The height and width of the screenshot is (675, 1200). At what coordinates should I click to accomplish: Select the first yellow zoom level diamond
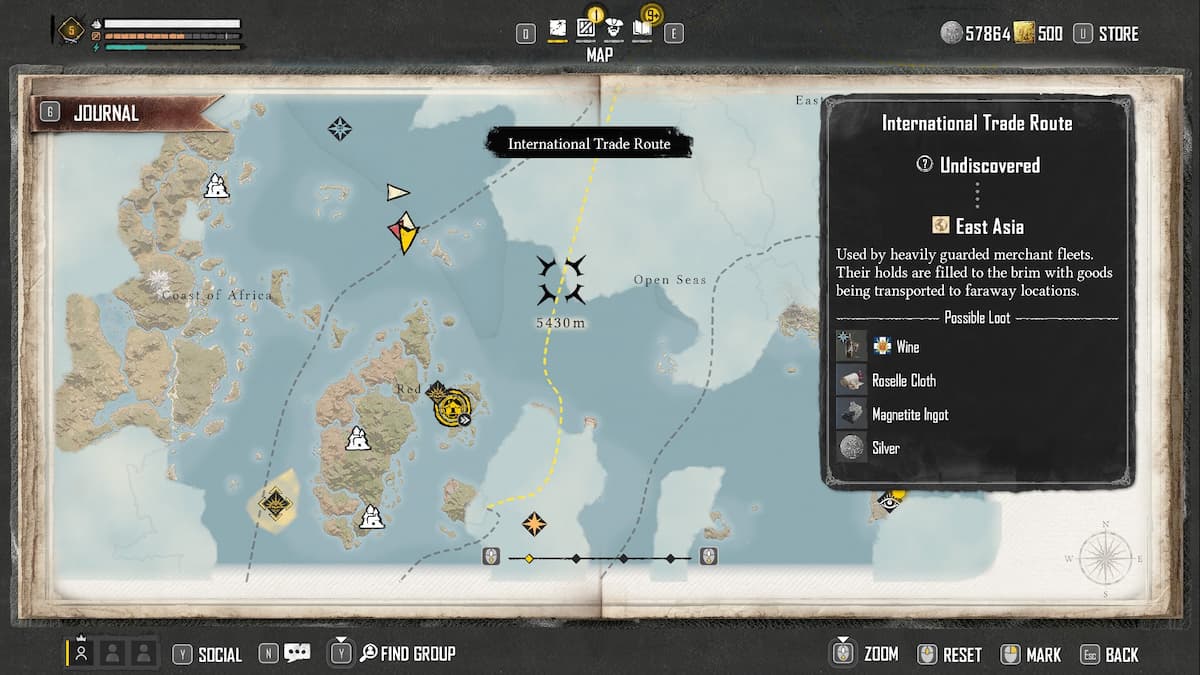point(529,558)
